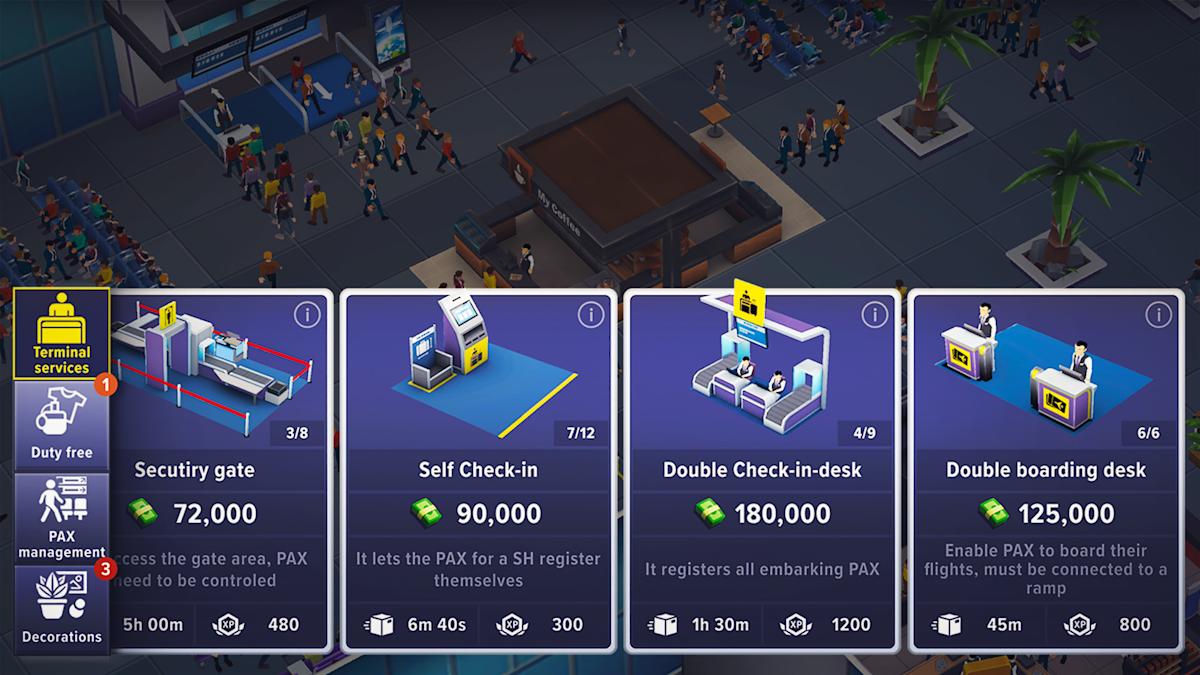
Task: Click the Double boarding desk info icon
Action: 1158,315
